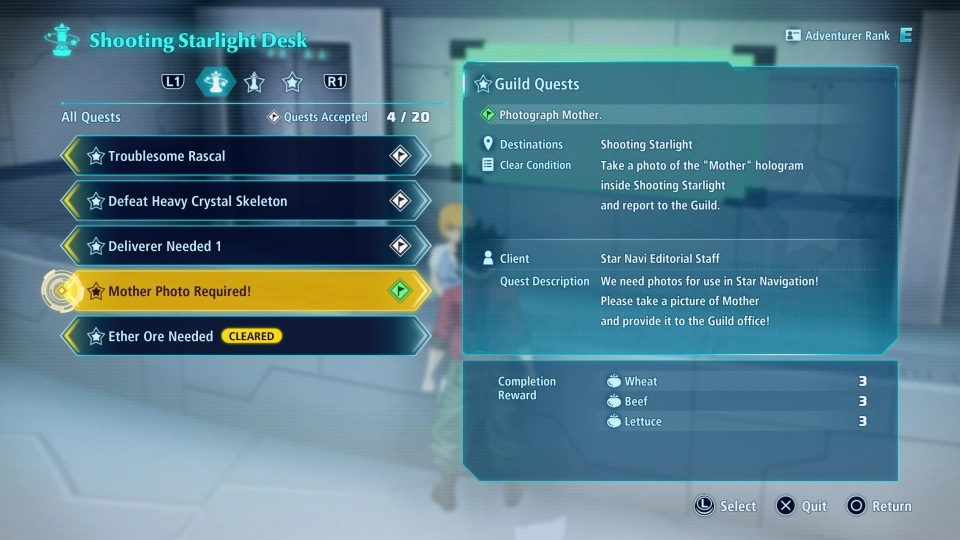Switch to the chess-piece star quest tab
The image size is (960, 540).
coord(254,82)
